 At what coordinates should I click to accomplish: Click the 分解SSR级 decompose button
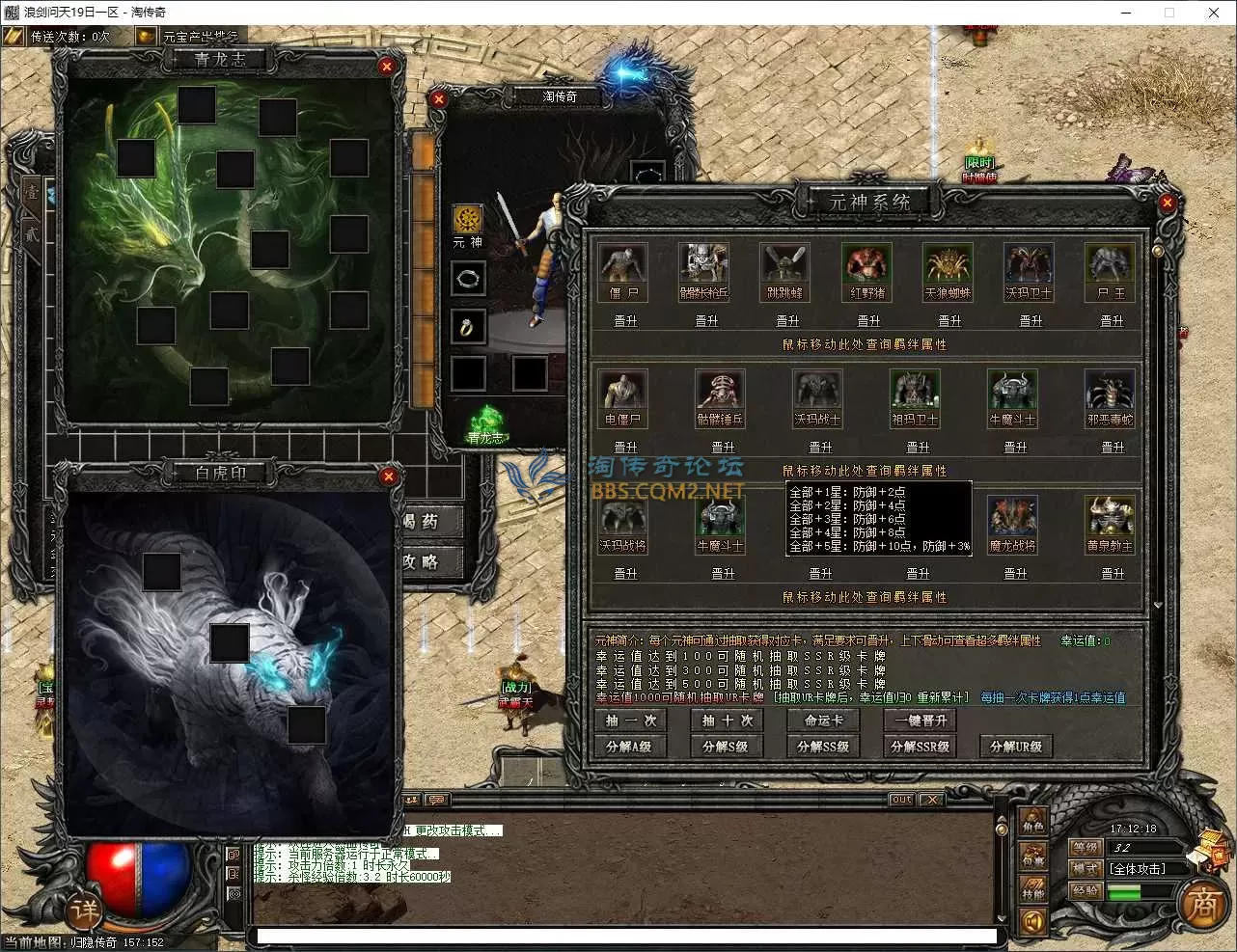[920, 747]
